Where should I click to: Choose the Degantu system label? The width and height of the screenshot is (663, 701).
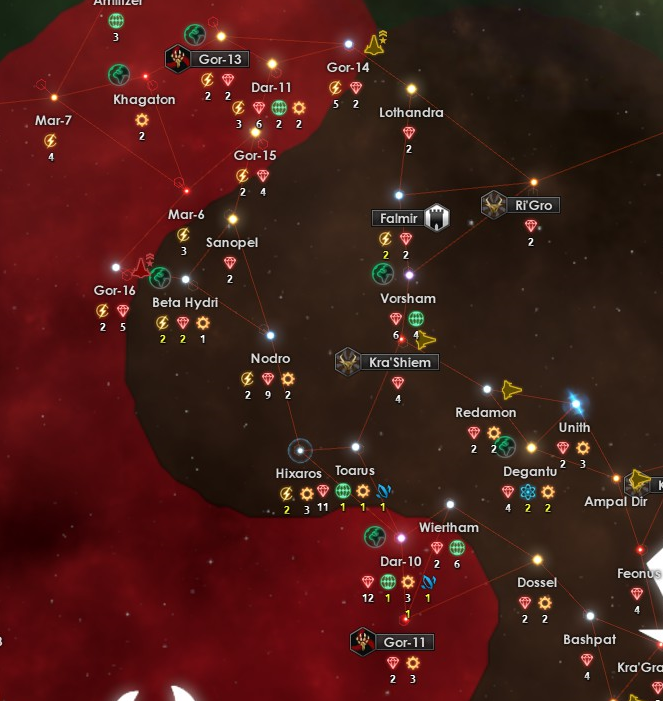pyautogui.click(x=530, y=472)
